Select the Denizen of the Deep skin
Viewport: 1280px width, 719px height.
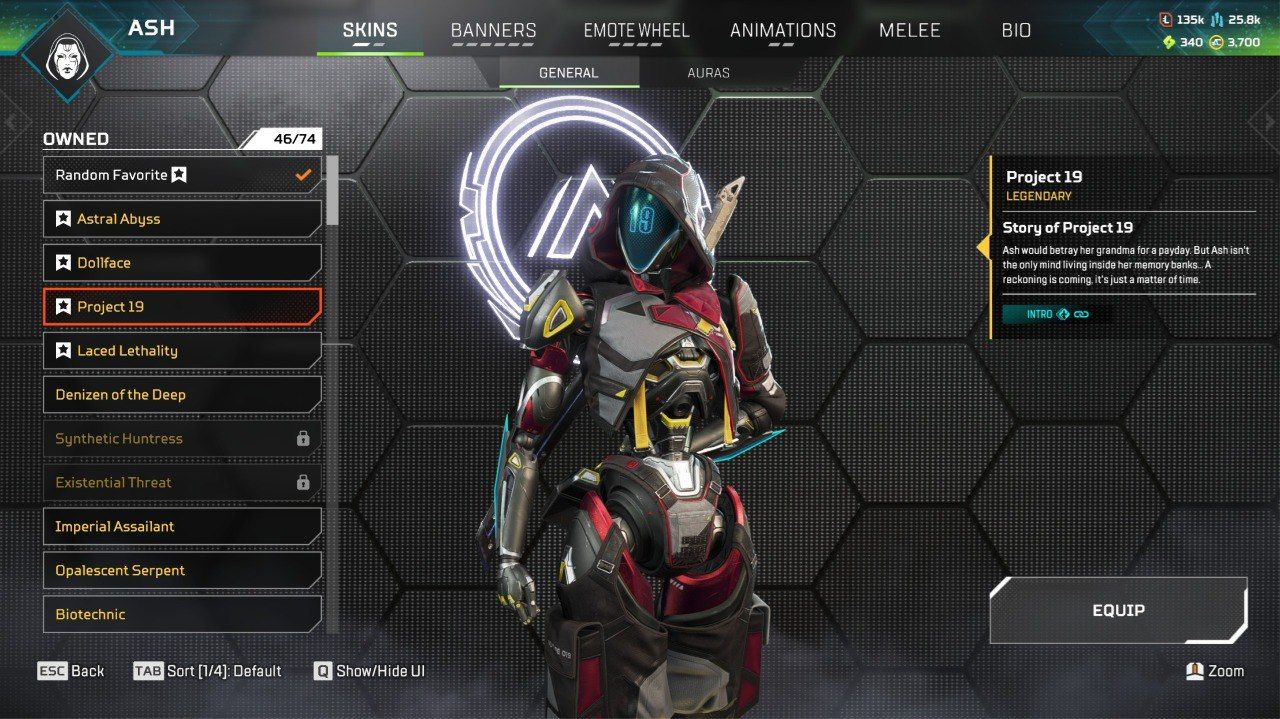coord(182,395)
